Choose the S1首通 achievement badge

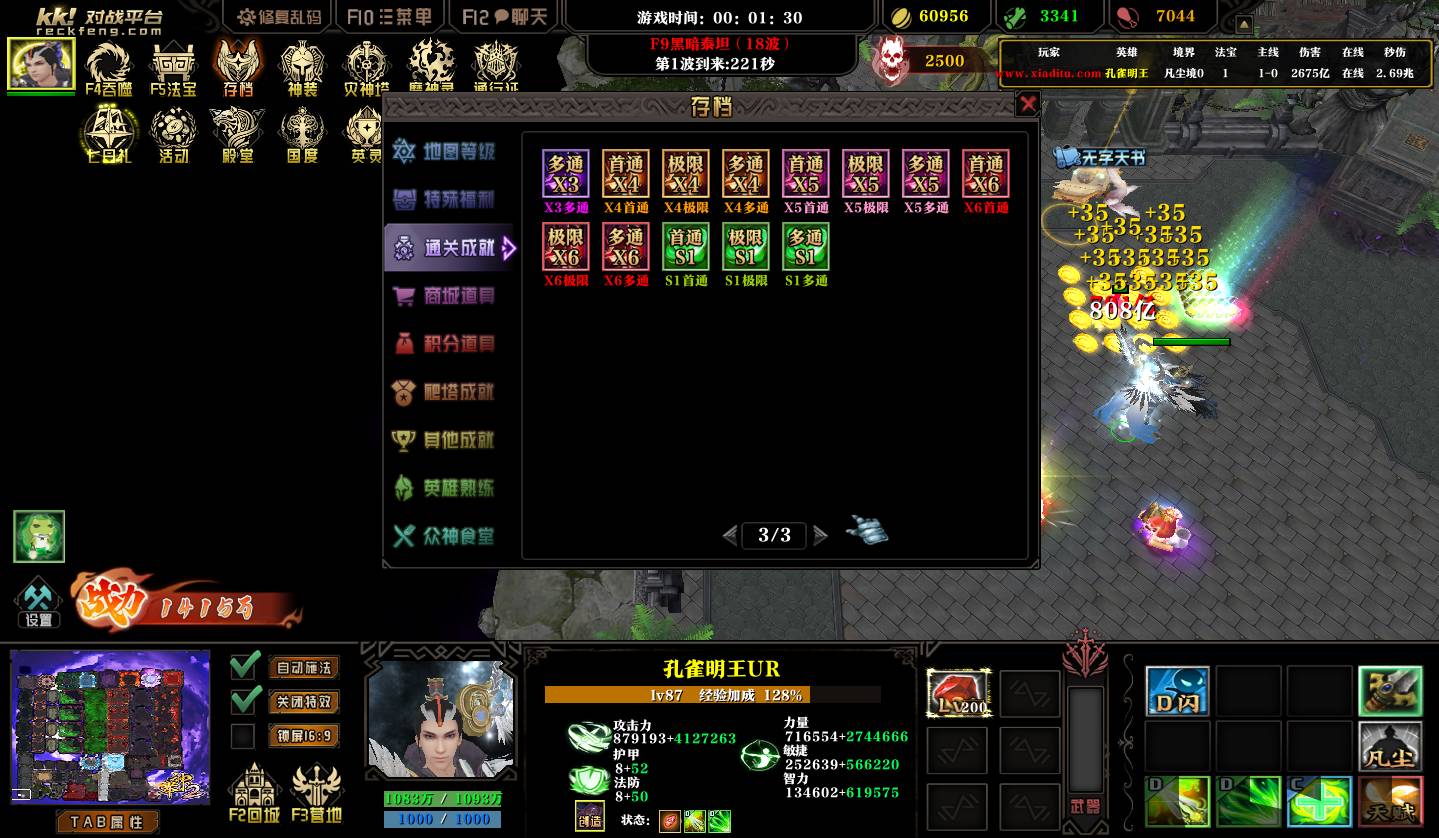(686, 247)
